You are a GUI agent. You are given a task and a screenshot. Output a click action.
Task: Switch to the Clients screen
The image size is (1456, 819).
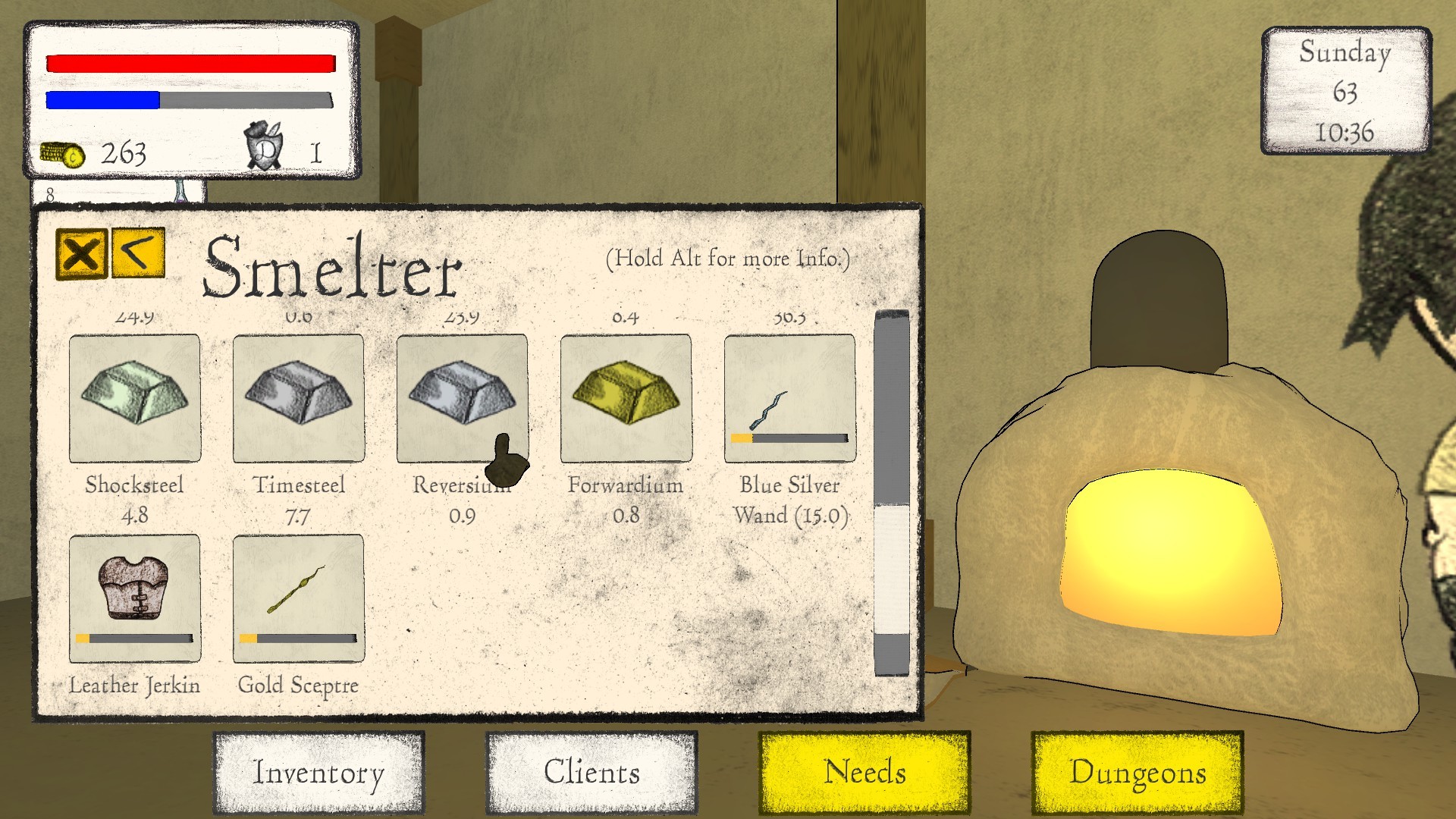tap(591, 773)
